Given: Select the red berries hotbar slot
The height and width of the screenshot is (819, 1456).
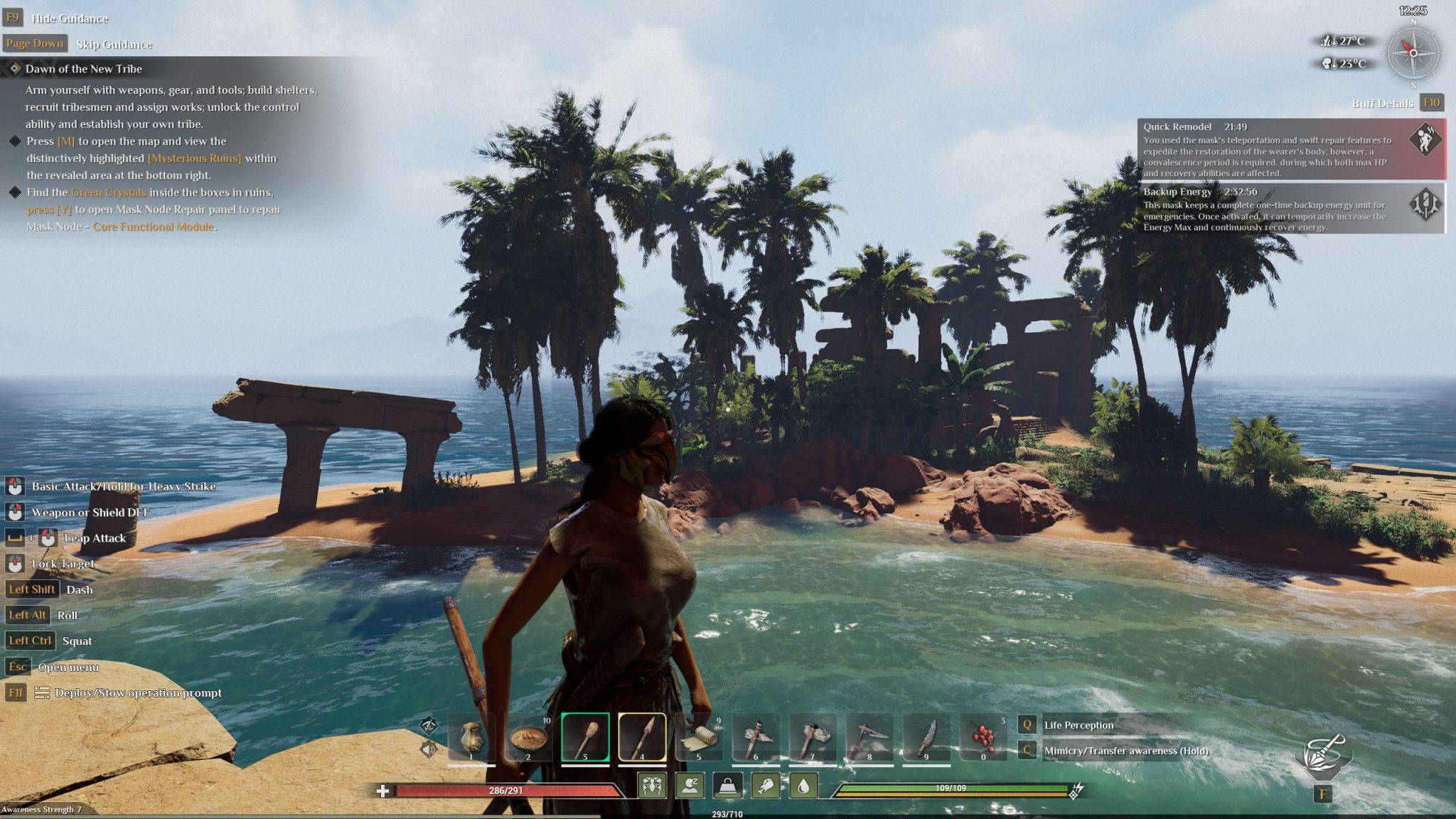Looking at the screenshot, I should (x=983, y=737).
